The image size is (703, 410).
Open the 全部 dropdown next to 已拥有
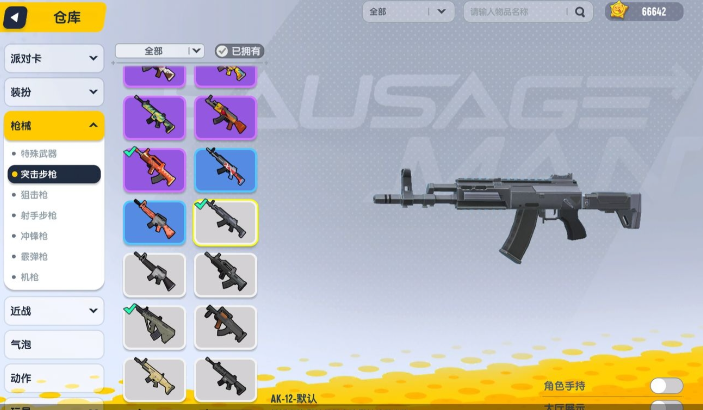[160, 50]
